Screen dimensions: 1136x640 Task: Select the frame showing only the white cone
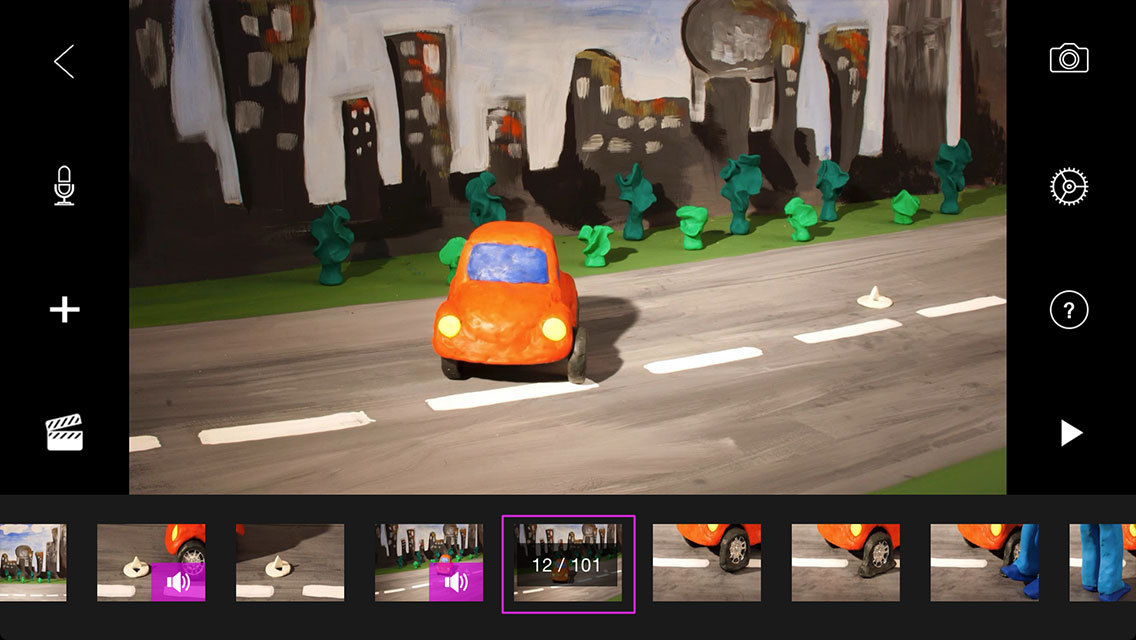[289, 563]
